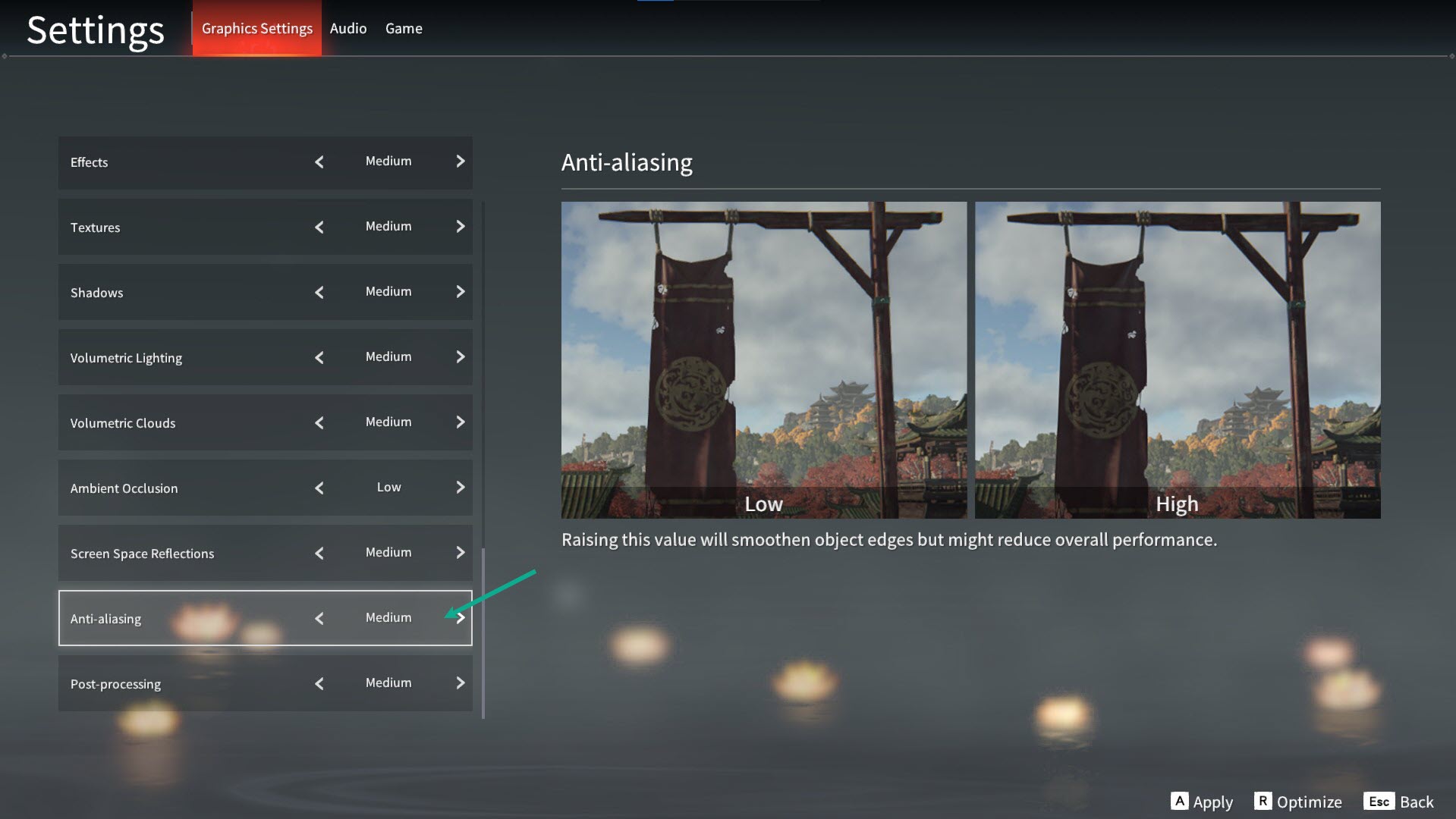The width and height of the screenshot is (1456, 819).
Task: Raise Ambient Occlusion from Low
Action: point(460,488)
